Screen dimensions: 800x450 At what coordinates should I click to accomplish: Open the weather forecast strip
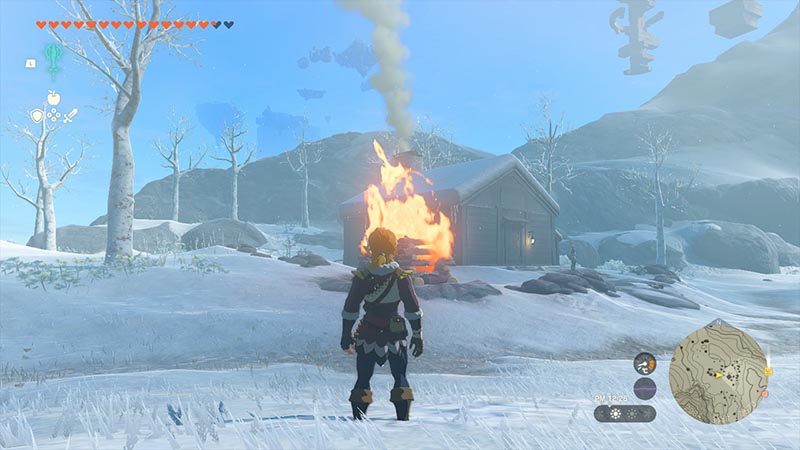625,412
